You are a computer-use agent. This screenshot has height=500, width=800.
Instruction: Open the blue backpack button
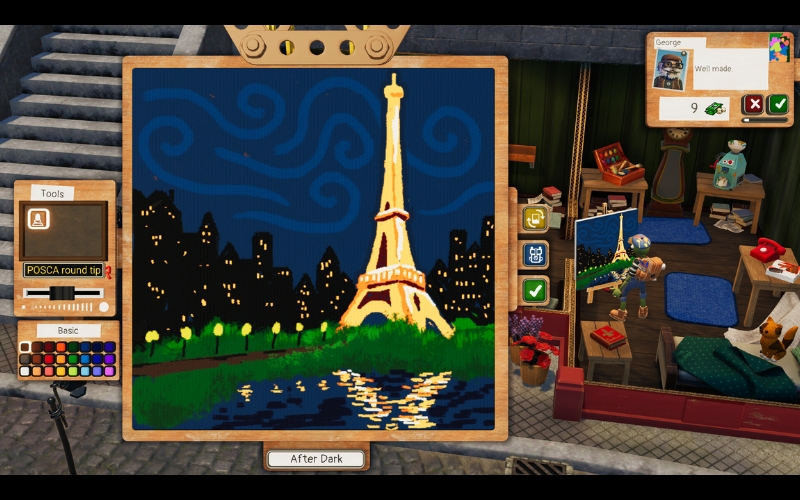[535, 254]
